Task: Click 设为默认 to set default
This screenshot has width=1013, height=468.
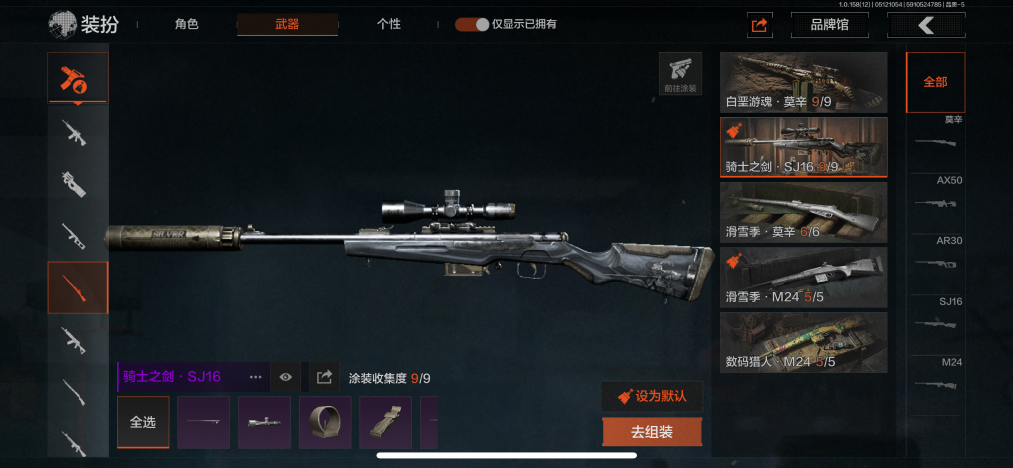Action: tap(652, 396)
